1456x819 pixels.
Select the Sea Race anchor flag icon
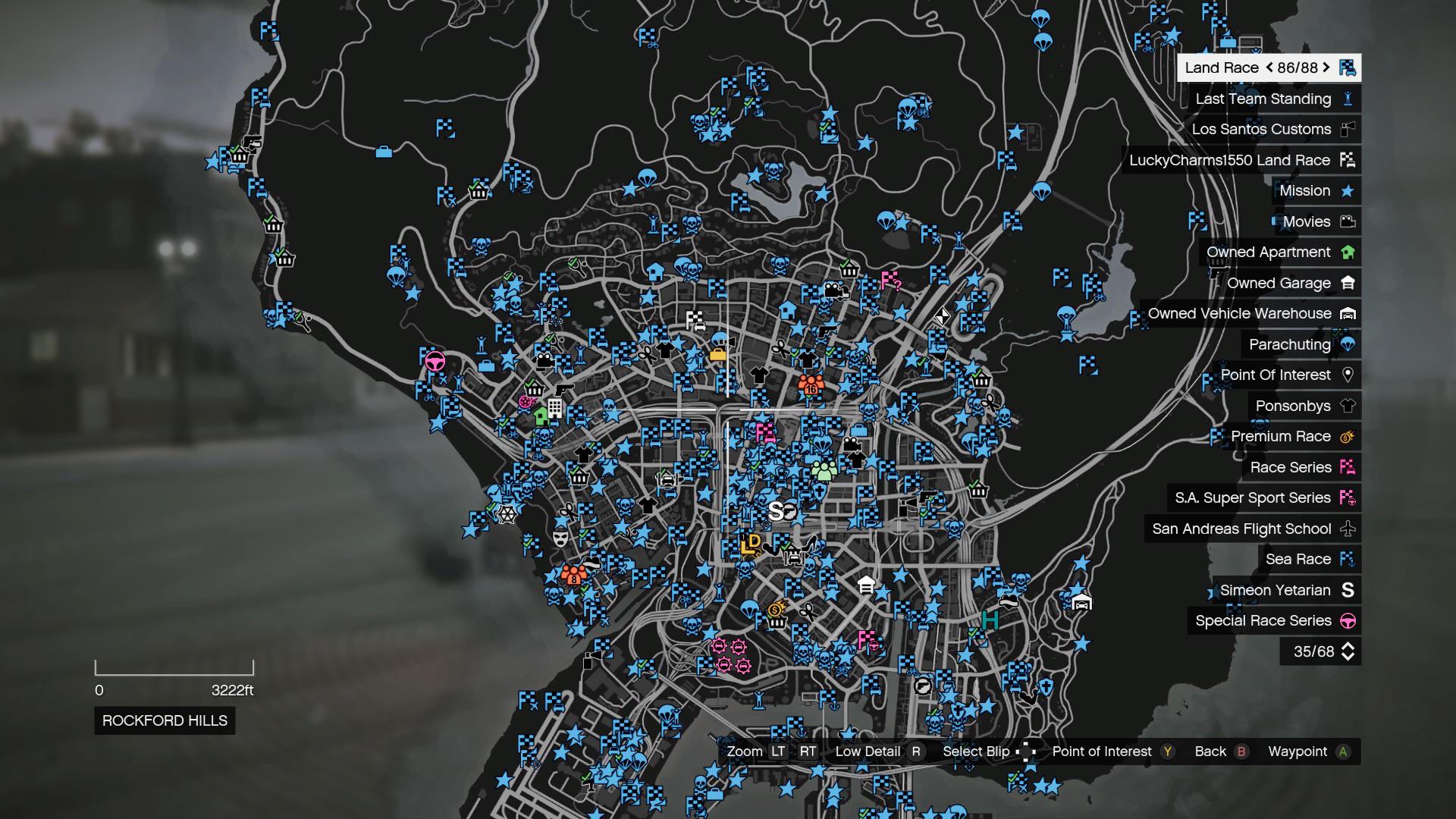click(x=1349, y=559)
